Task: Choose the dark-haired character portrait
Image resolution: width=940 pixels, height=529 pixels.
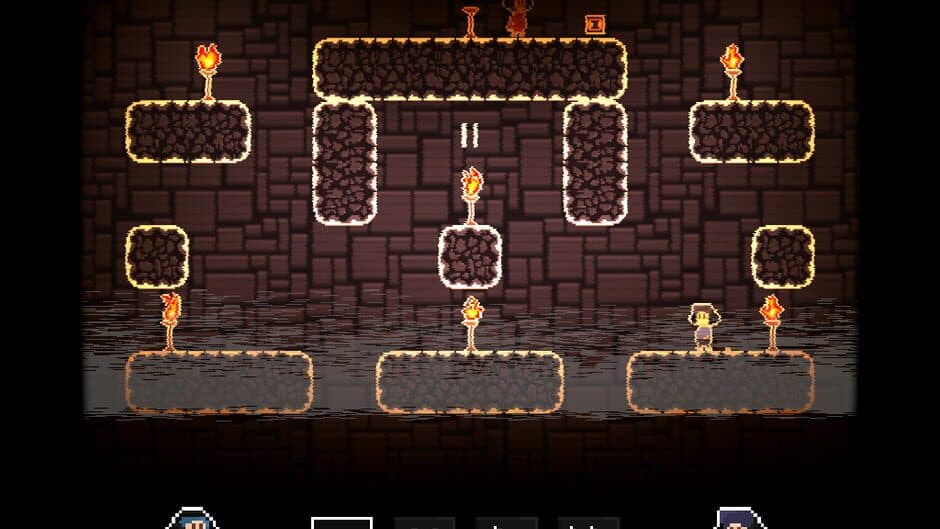Action: click(x=740, y=520)
